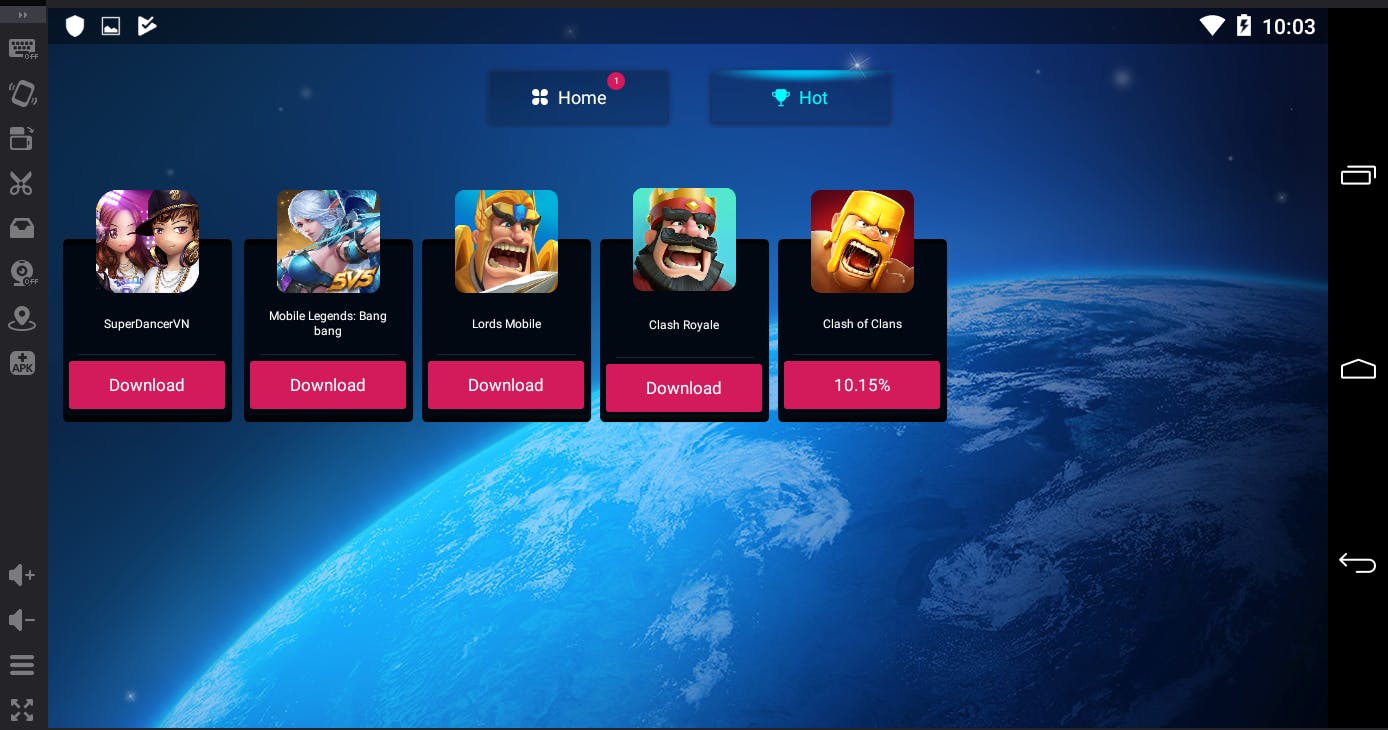Select the Lords Mobile app icon
Screen dimensions: 1388x730
pos(506,241)
